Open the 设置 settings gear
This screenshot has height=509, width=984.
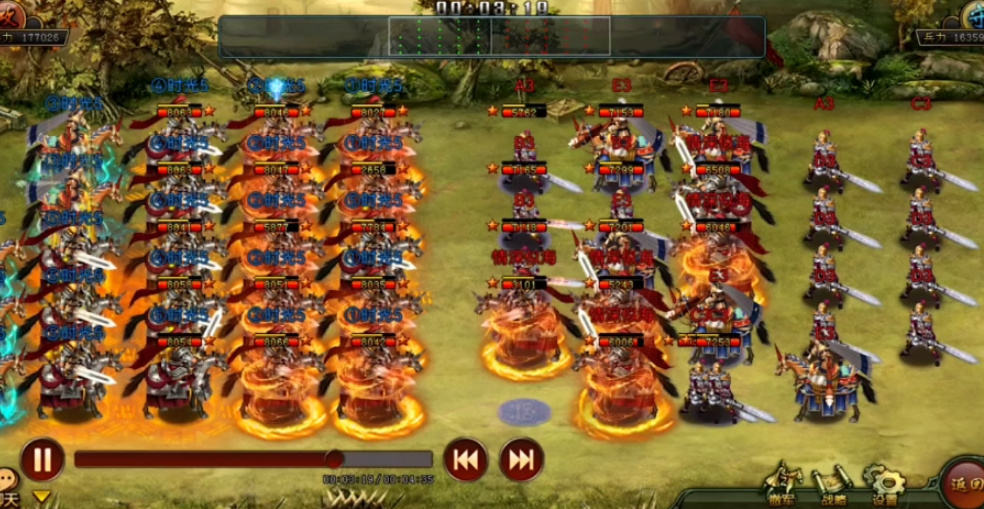point(884,483)
